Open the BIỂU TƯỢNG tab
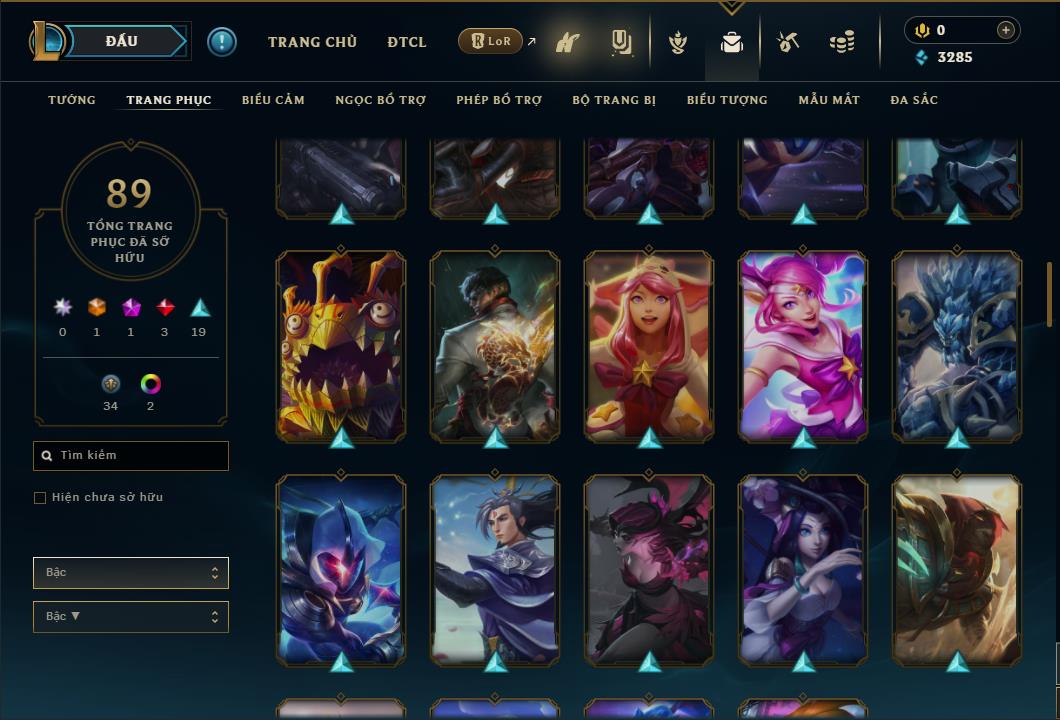1060x720 pixels. point(727,100)
